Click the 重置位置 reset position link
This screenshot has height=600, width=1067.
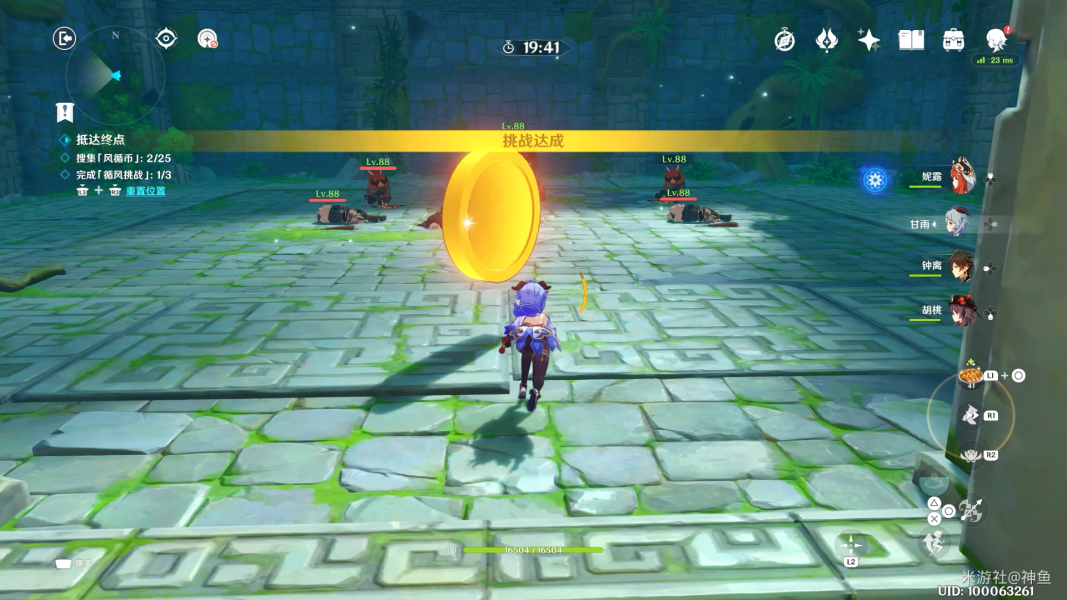145,191
